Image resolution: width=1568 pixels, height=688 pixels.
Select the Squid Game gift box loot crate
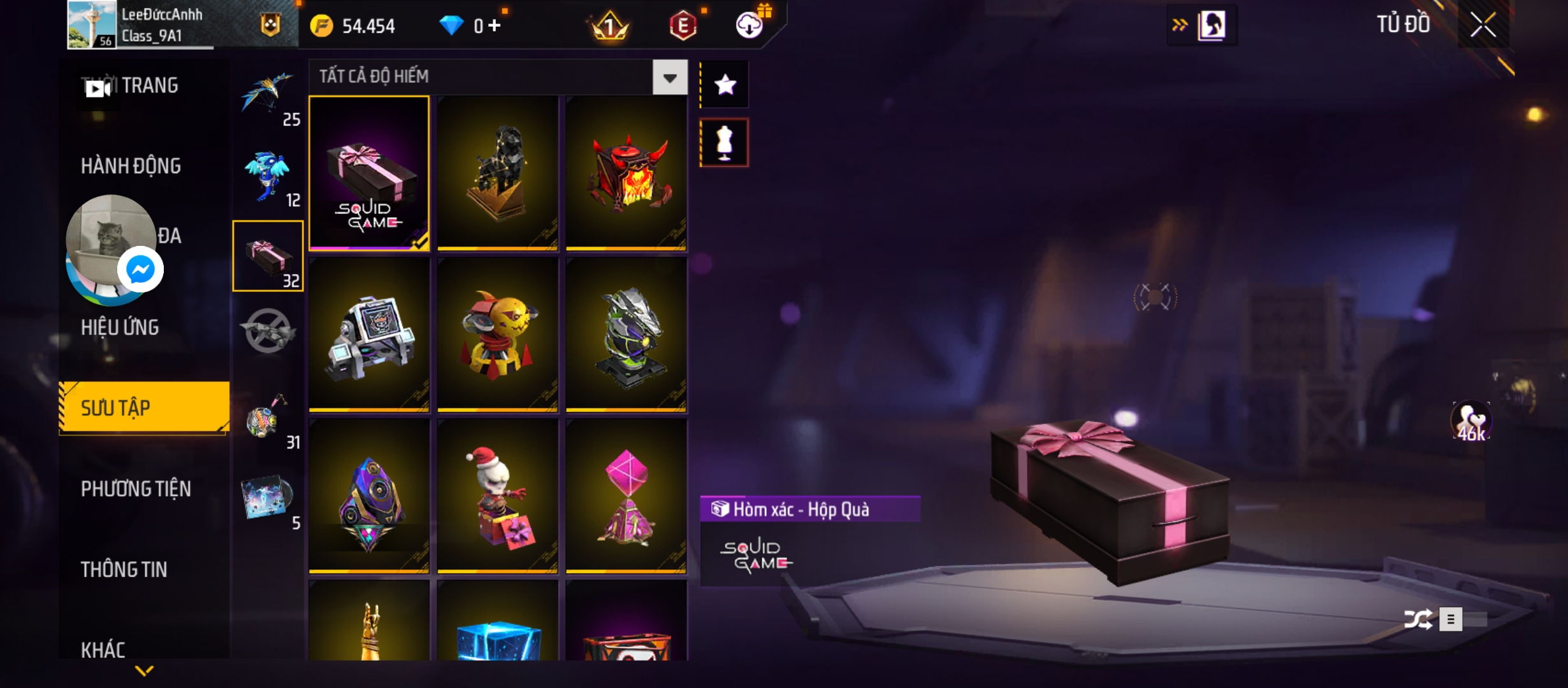369,173
